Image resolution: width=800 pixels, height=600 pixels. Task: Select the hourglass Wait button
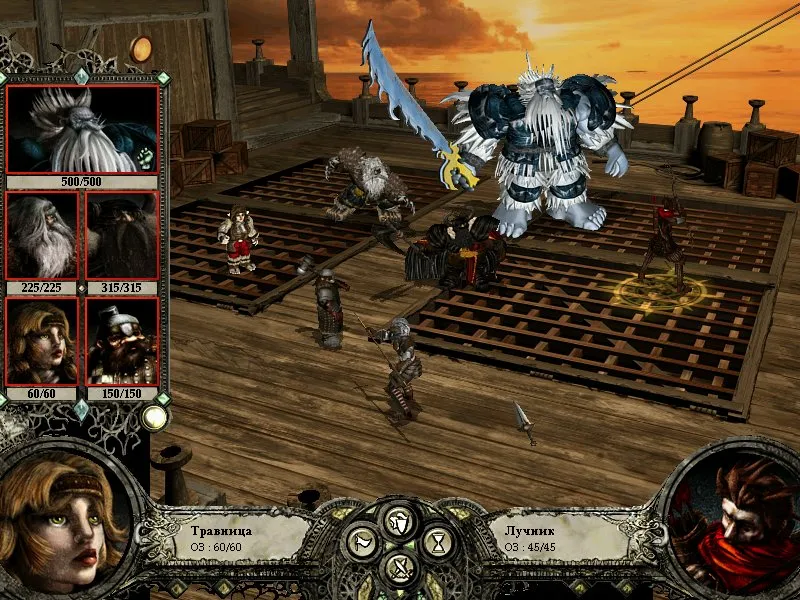(x=438, y=544)
